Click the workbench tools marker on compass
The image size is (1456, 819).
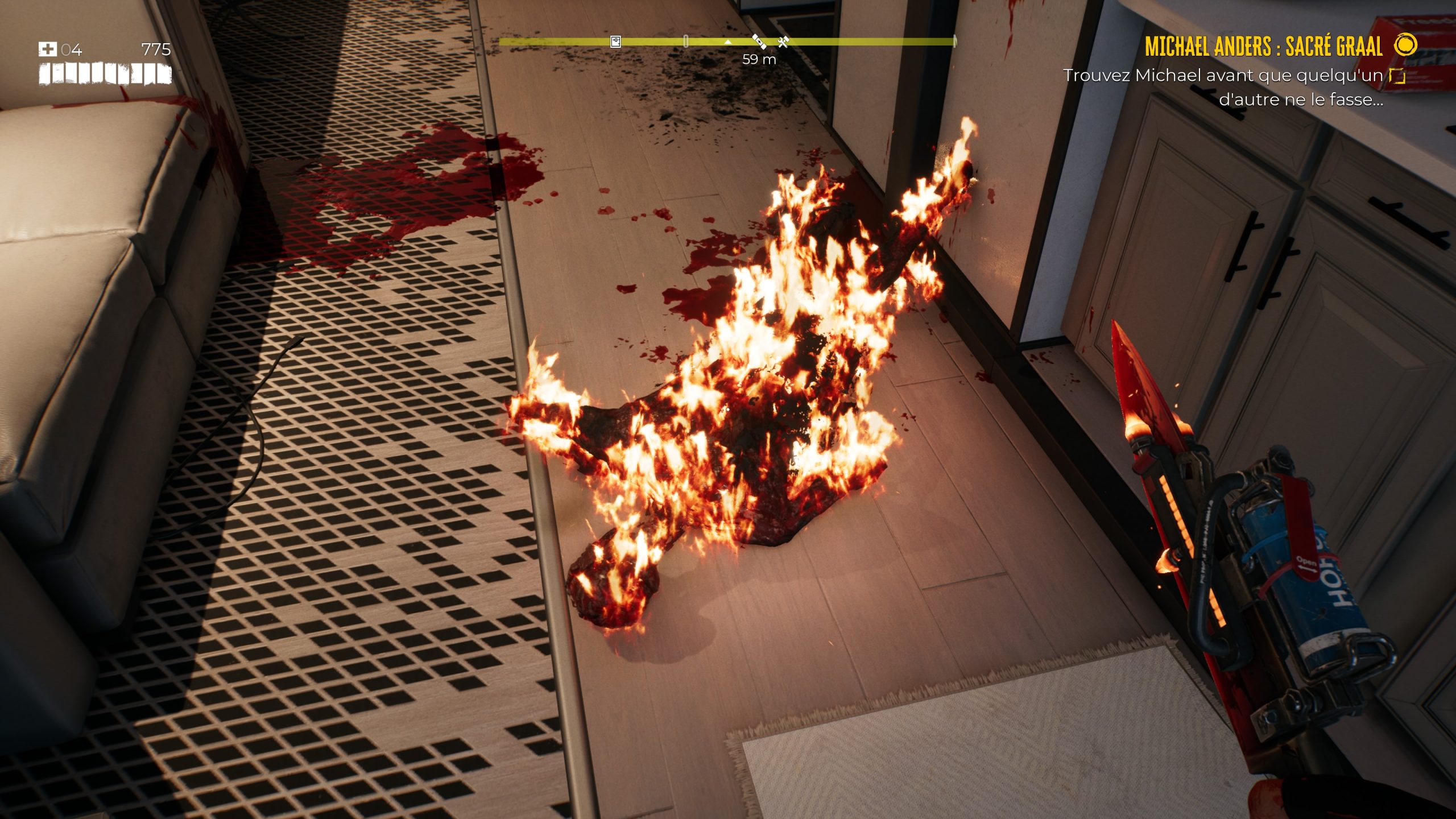[x=783, y=41]
